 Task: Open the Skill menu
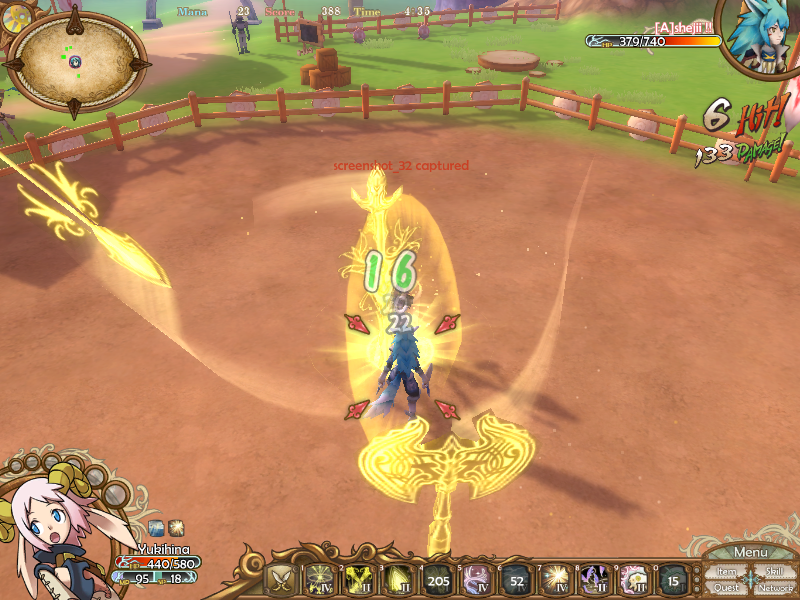tap(774, 572)
